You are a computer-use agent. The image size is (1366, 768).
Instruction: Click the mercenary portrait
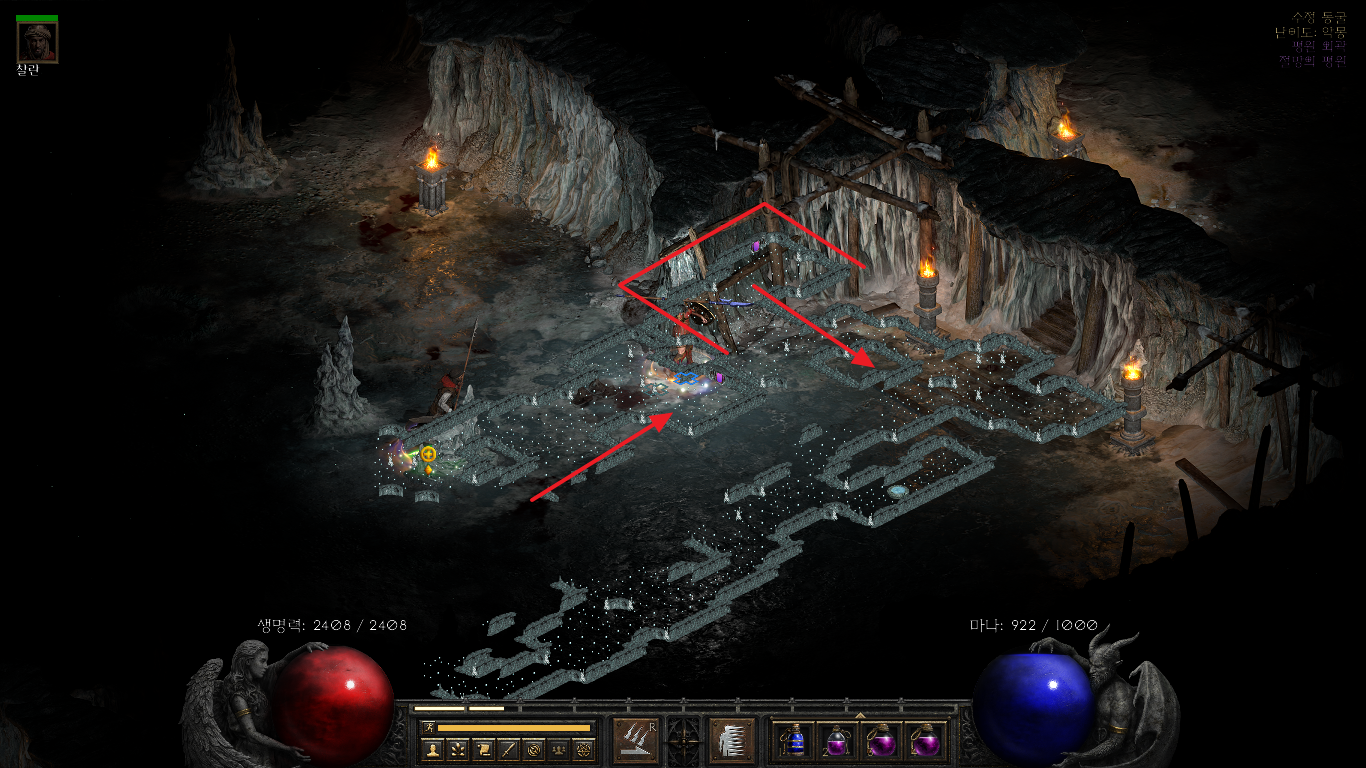tap(37, 42)
